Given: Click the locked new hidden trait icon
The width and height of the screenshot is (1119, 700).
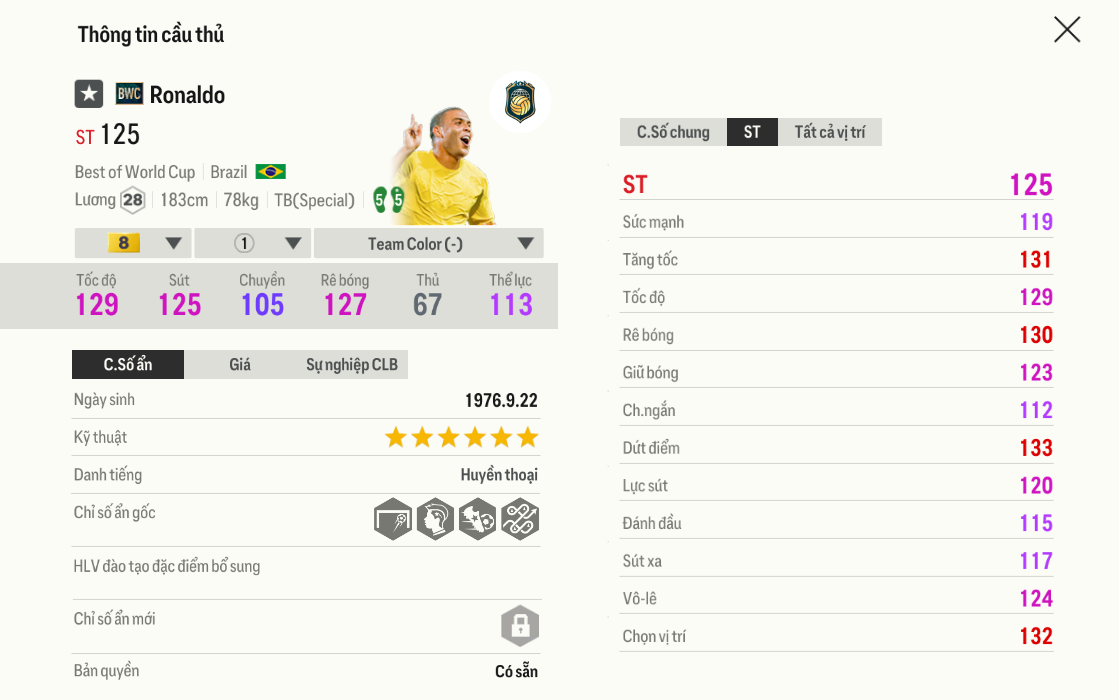Looking at the screenshot, I should [x=520, y=627].
